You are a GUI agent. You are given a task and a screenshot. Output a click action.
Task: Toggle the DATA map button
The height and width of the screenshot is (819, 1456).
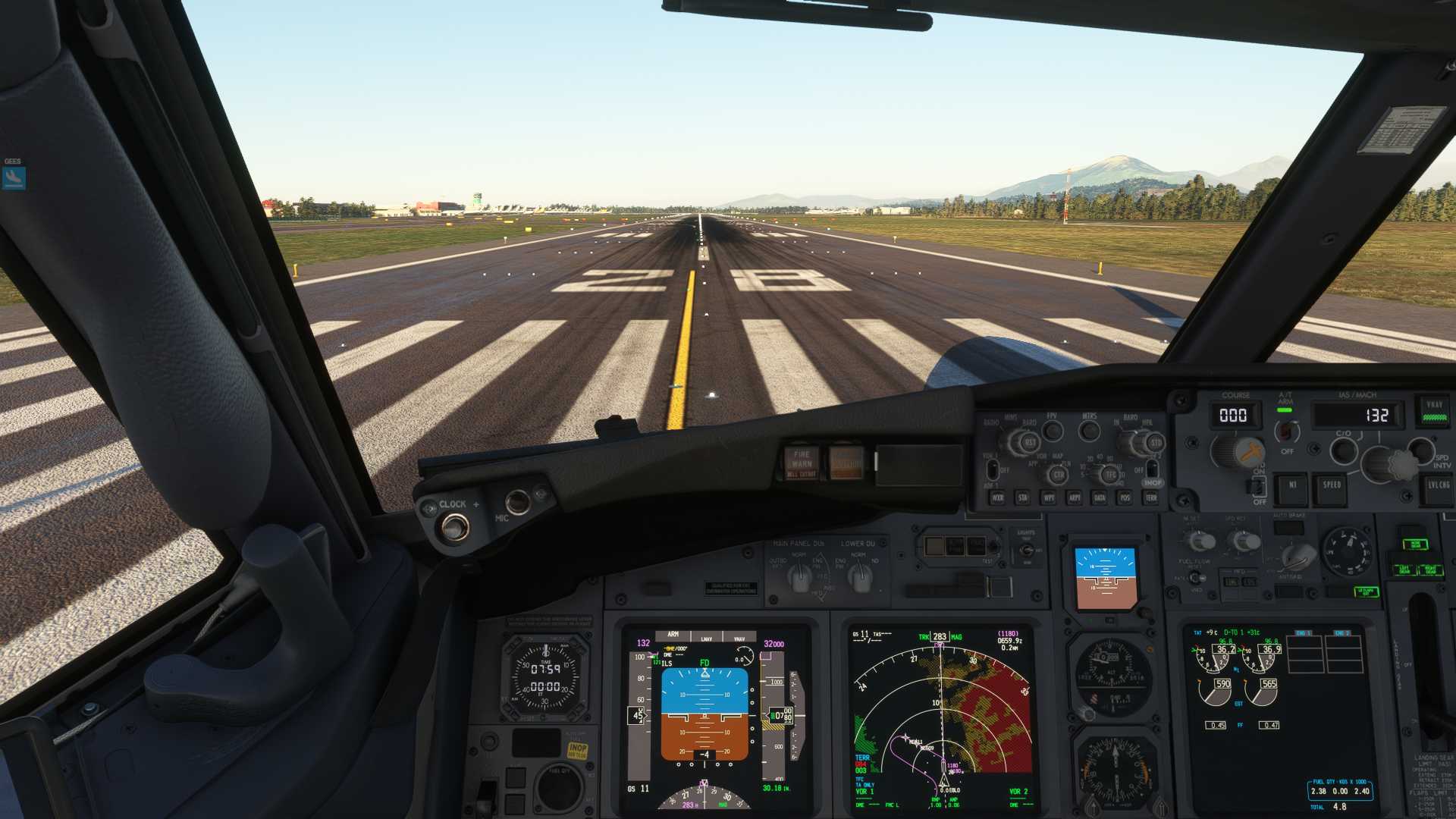[1100, 498]
